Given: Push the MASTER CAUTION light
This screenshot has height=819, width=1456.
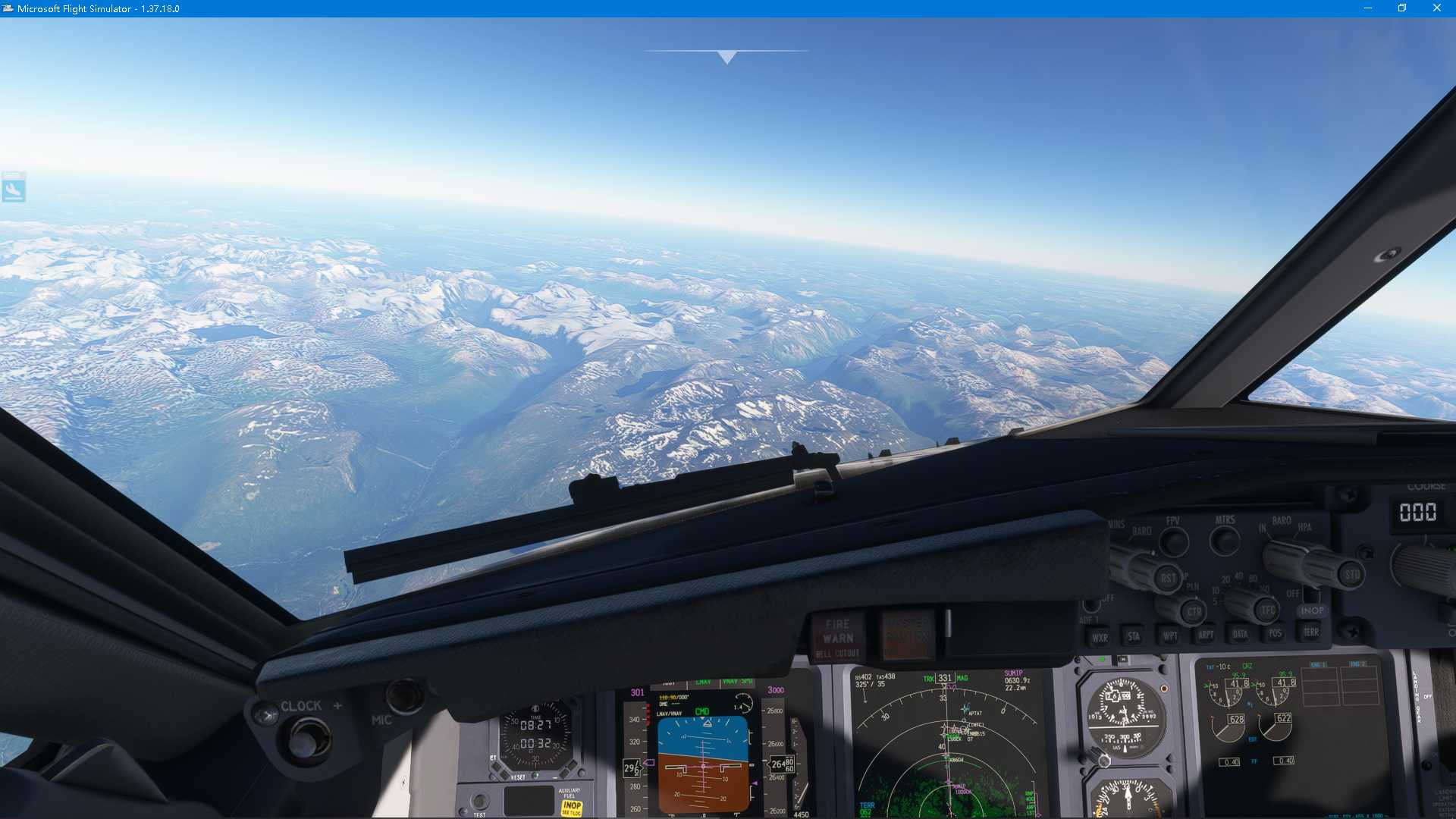Looking at the screenshot, I should pyautogui.click(x=907, y=635).
